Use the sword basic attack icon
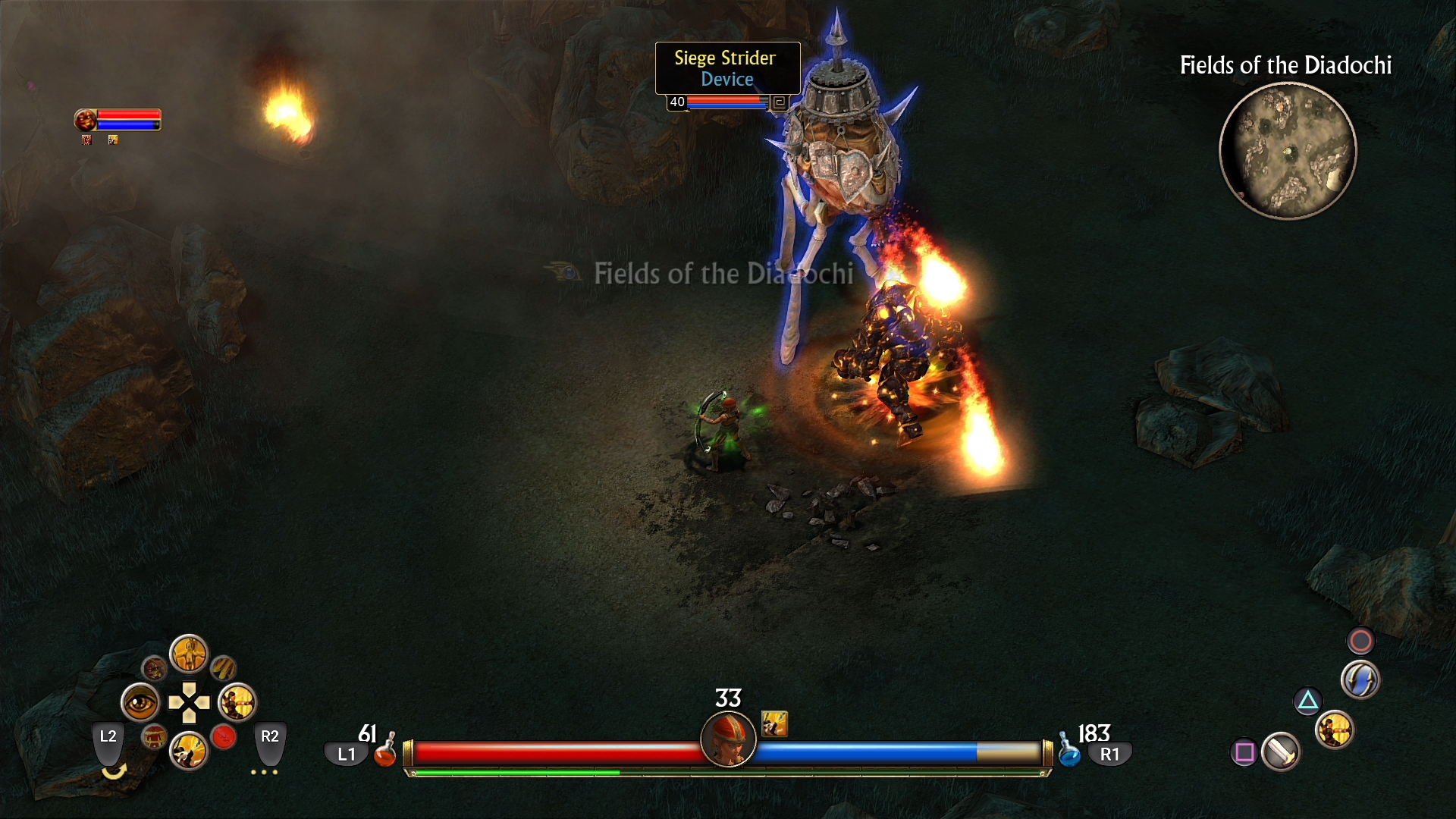 (1281, 752)
